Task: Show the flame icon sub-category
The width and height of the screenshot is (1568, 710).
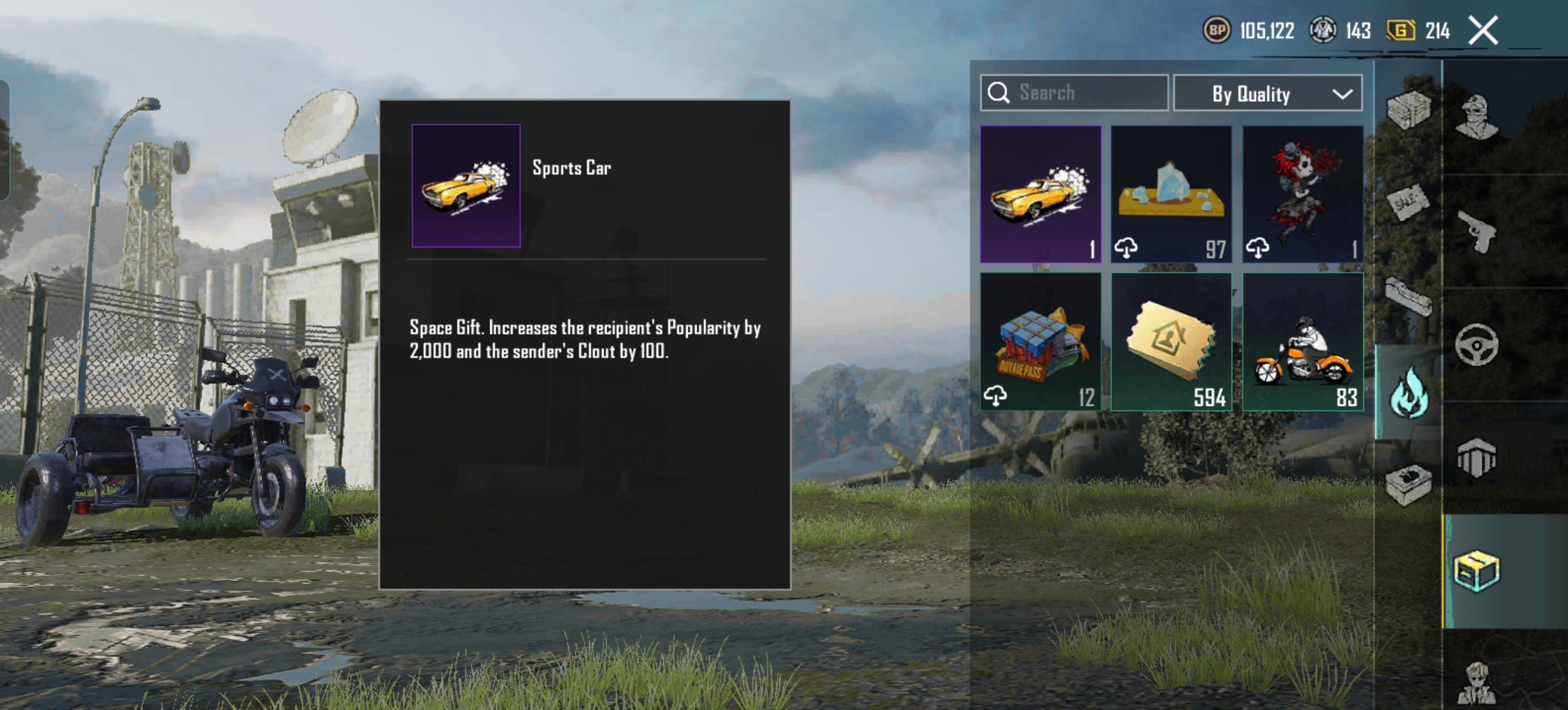Action: pyautogui.click(x=1408, y=393)
